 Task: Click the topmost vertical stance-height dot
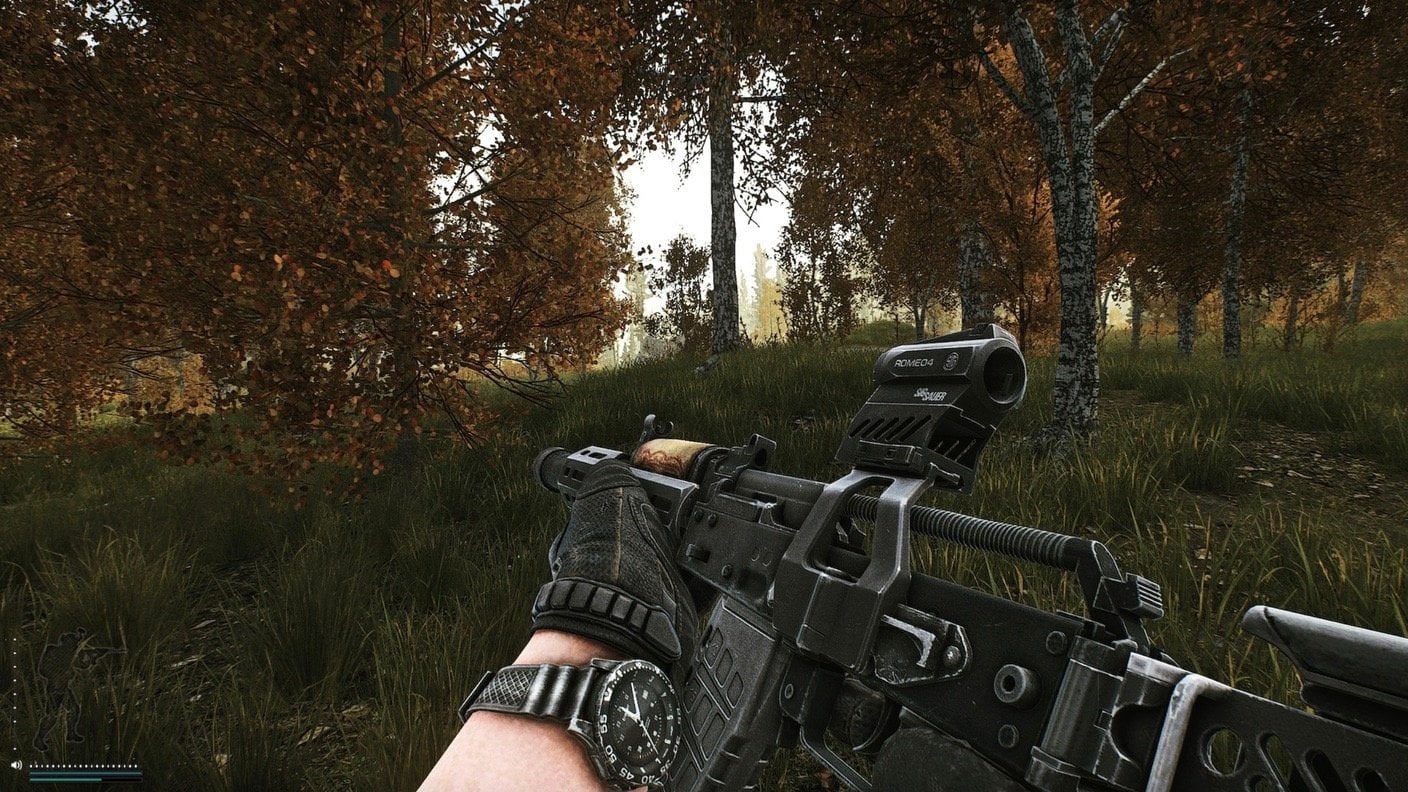point(14,640)
